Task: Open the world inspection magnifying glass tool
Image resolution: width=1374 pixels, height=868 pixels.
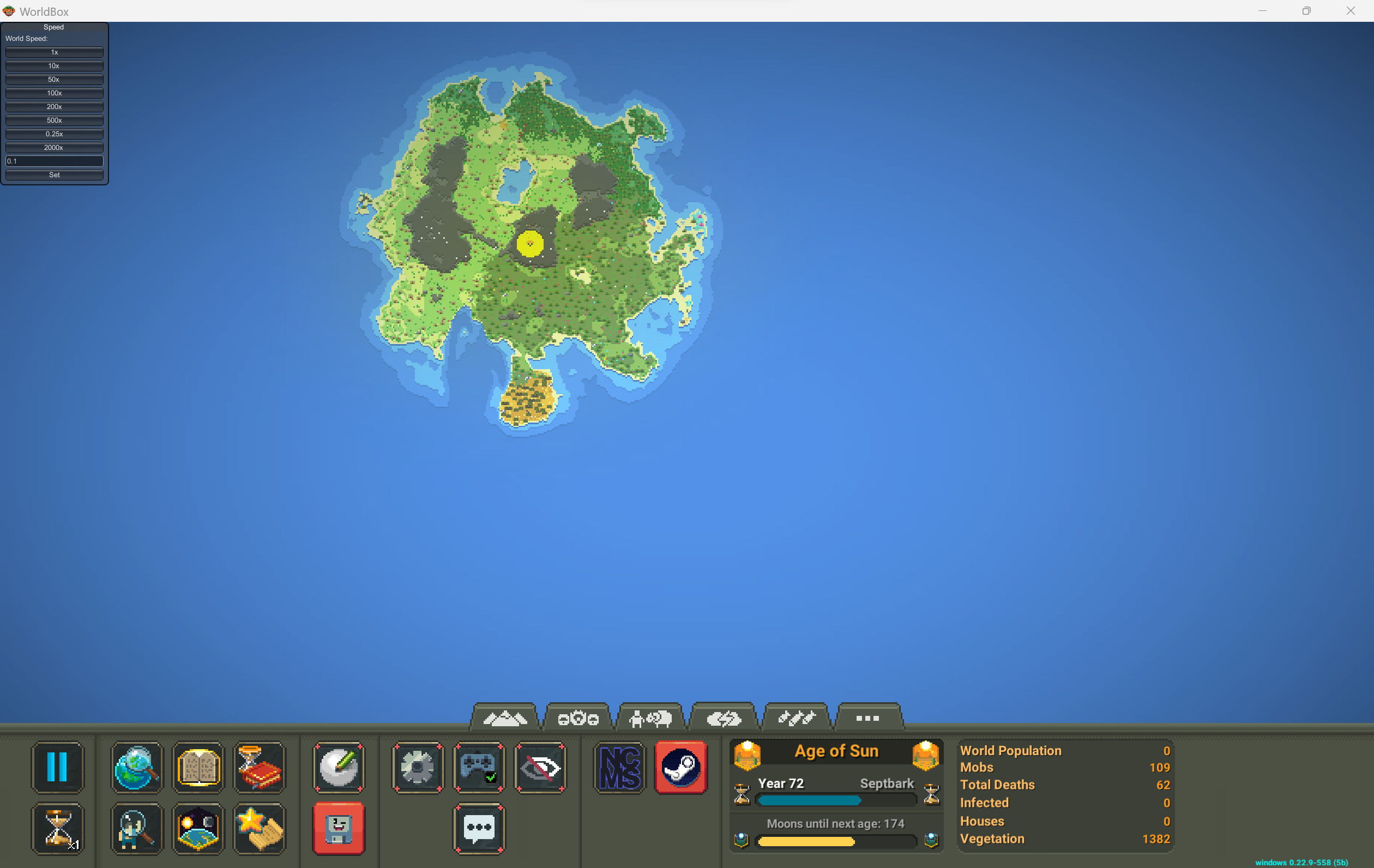Action: tap(136, 768)
